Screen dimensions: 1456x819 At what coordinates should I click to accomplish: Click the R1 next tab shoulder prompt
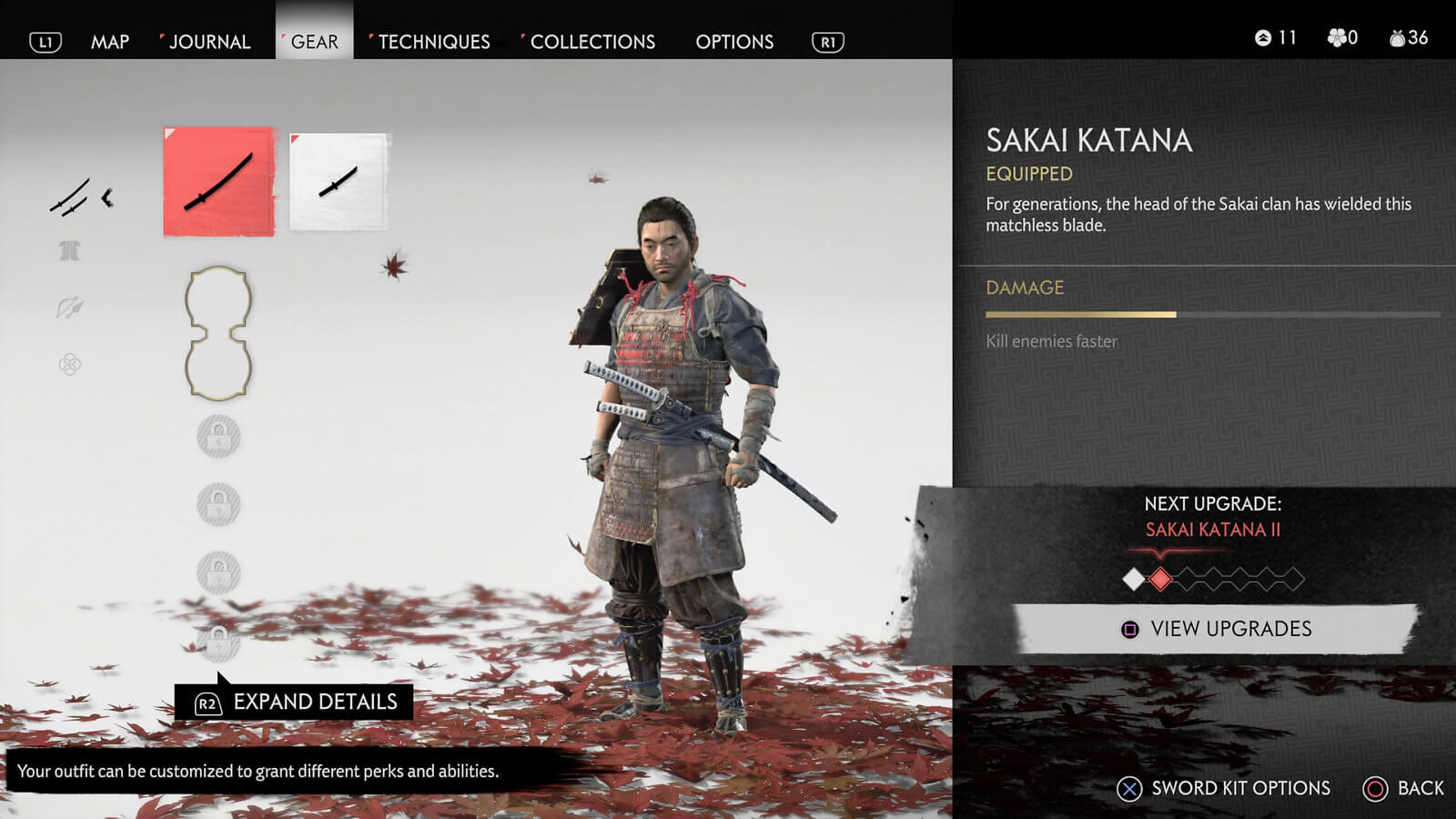click(827, 41)
